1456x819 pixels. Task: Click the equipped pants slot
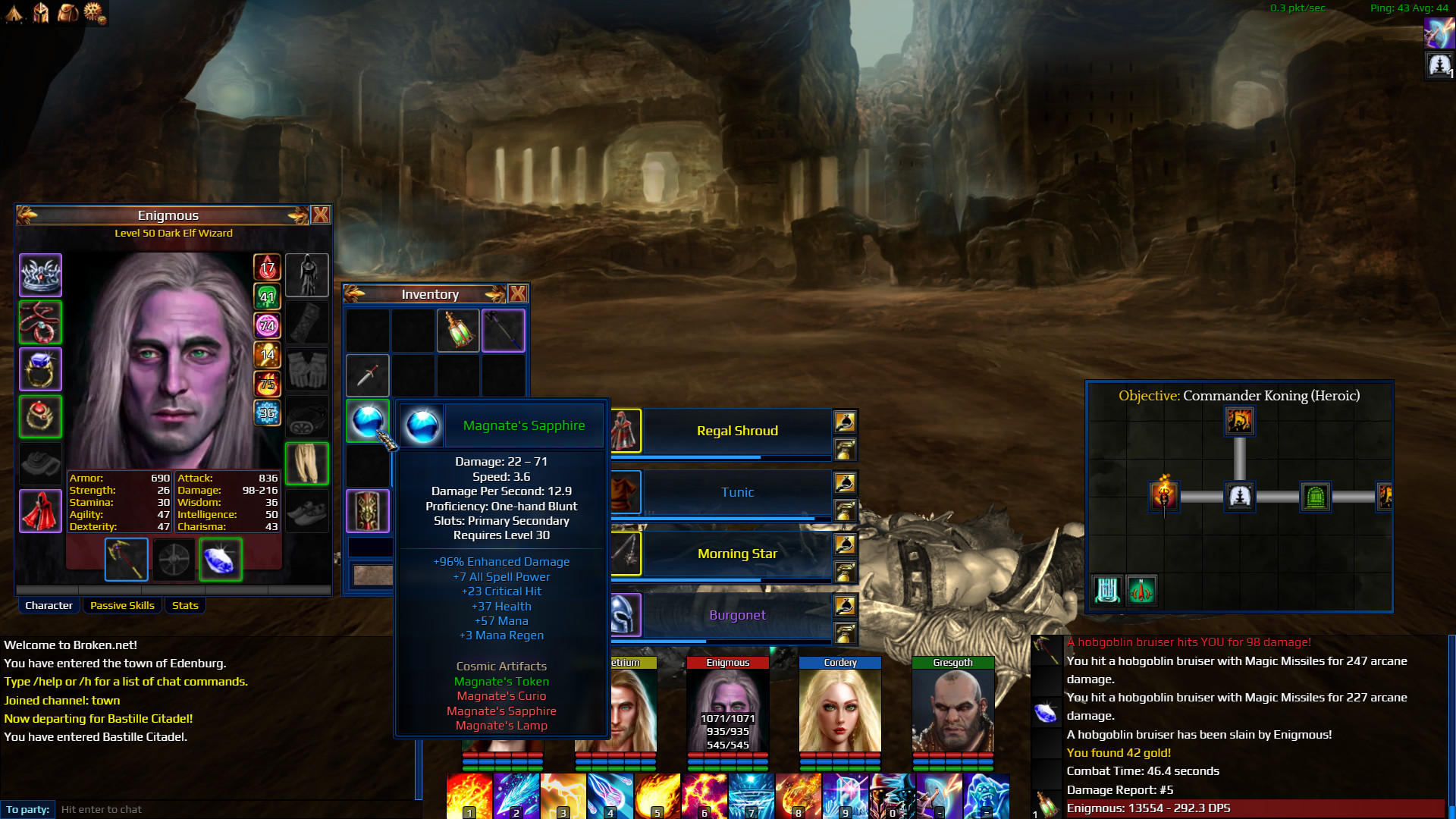pyautogui.click(x=307, y=463)
